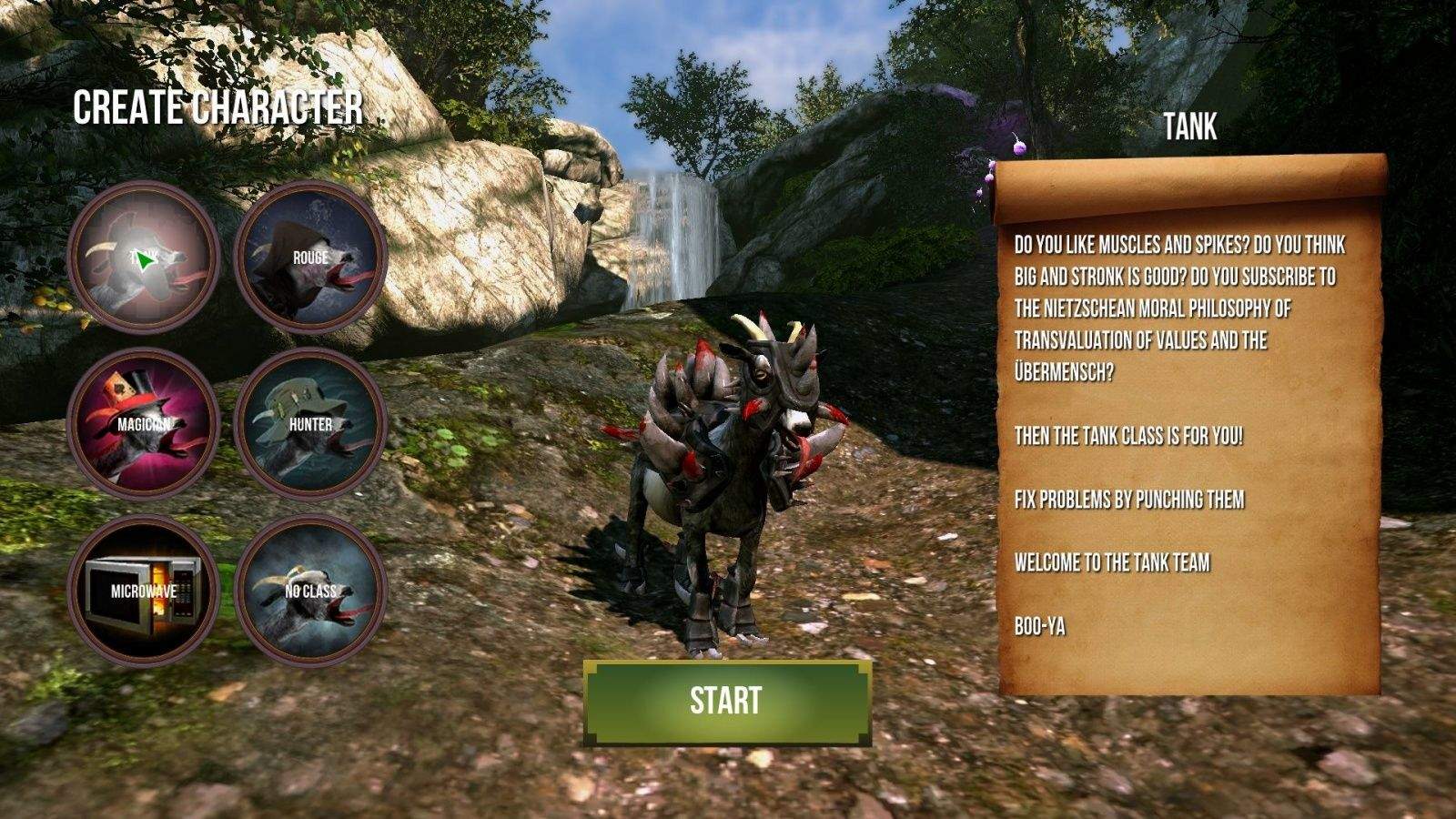This screenshot has height=819, width=1456.
Task: Select the Hunter class portrait
Action: (310, 424)
